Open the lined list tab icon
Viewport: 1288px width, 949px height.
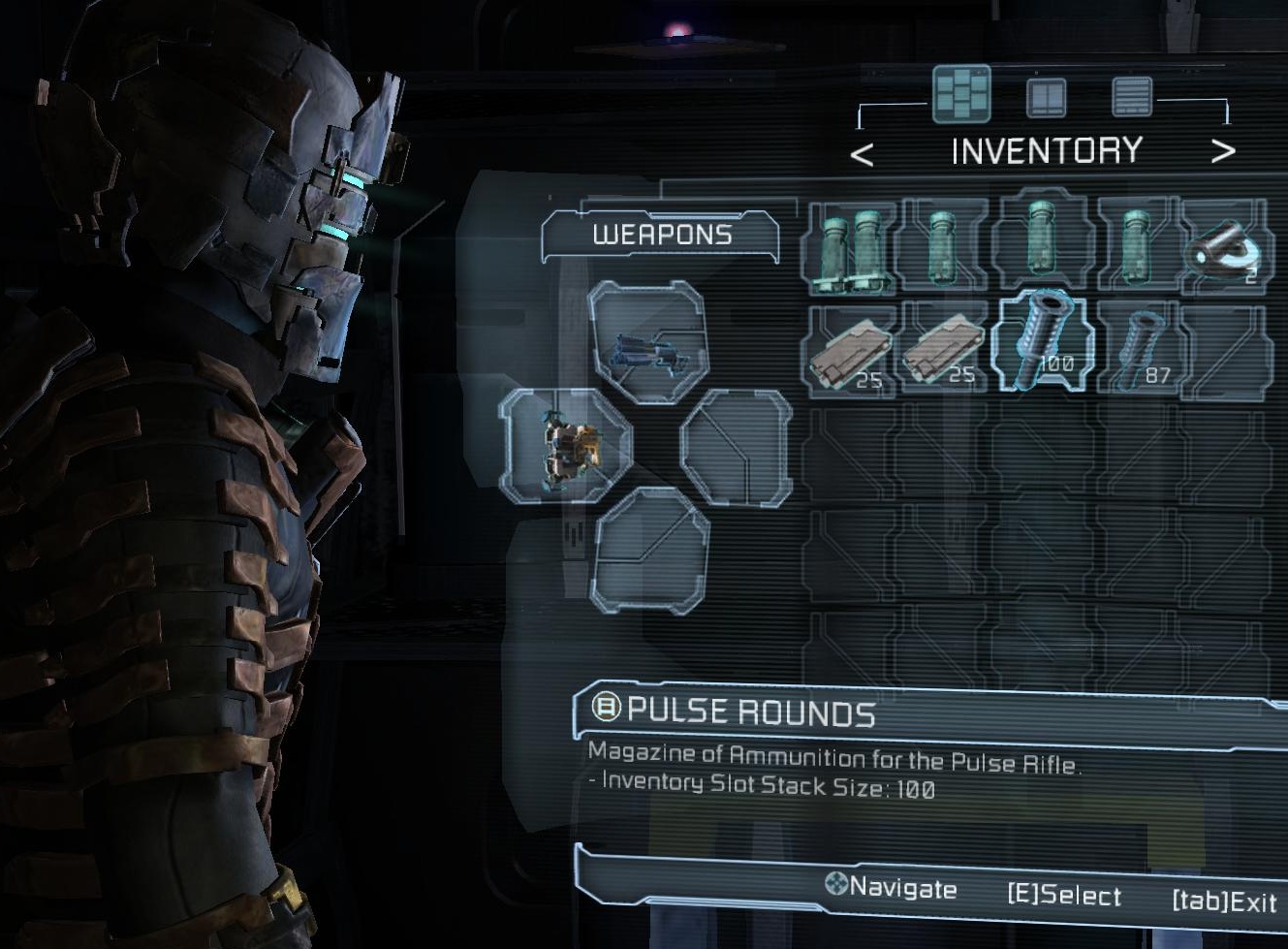[x=1131, y=96]
